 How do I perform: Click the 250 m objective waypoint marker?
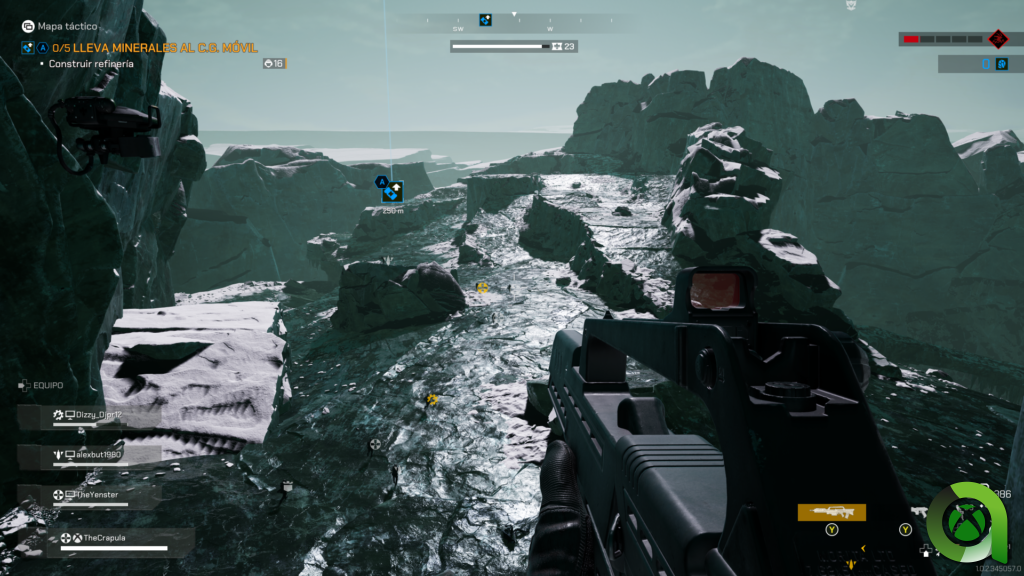click(392, 192)
